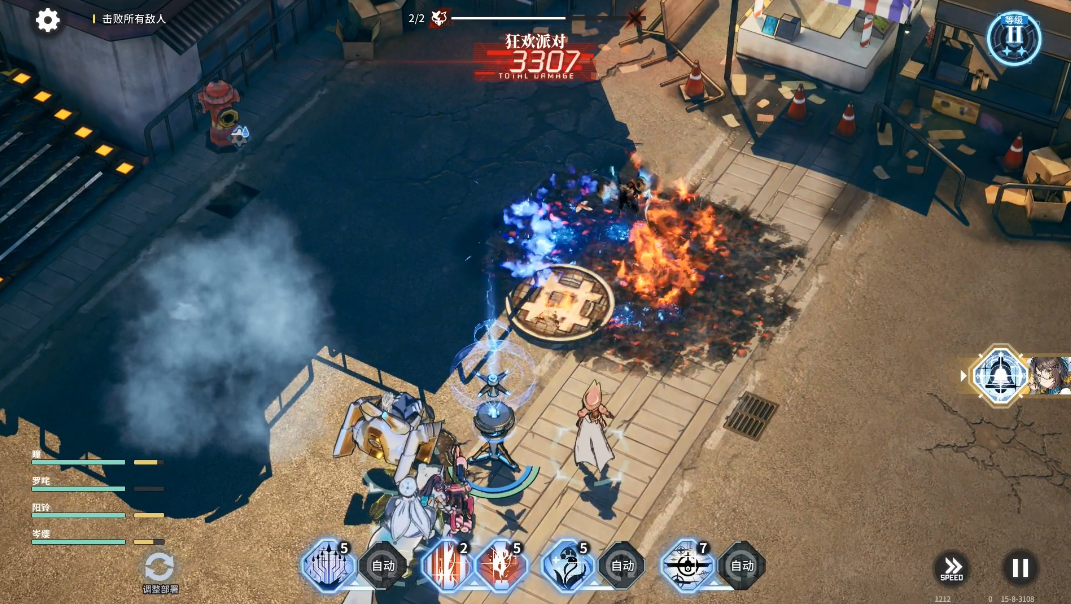Toggle 自动 auto beside the flower skill

pos(622,566)
